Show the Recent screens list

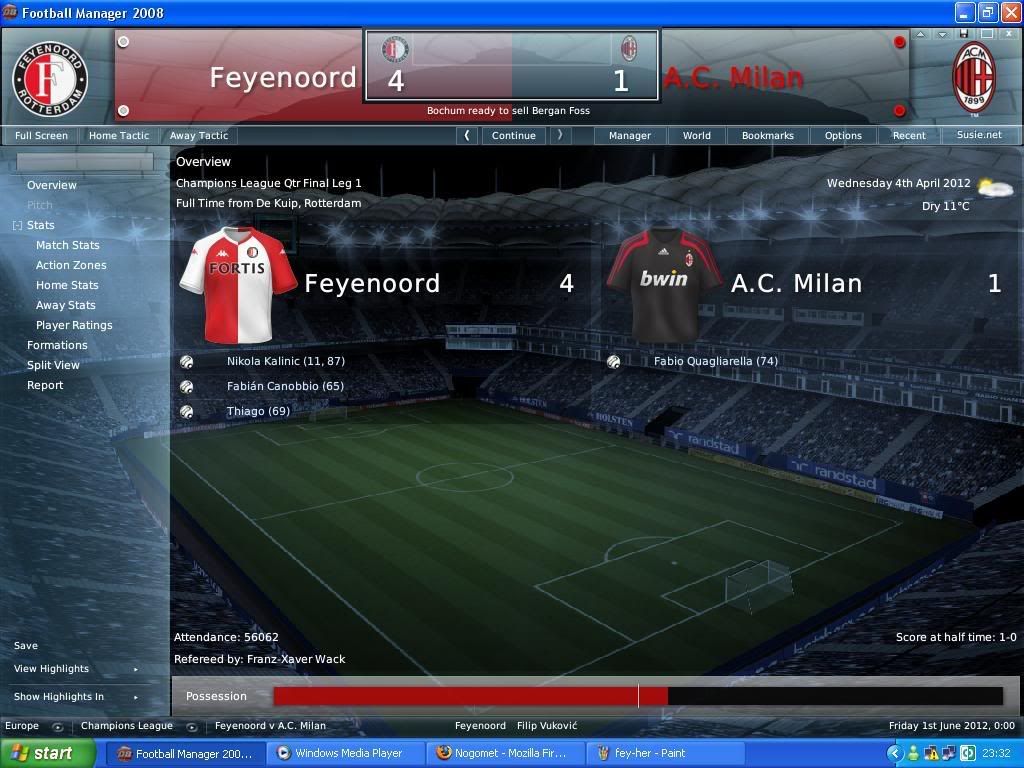(909, 135)
